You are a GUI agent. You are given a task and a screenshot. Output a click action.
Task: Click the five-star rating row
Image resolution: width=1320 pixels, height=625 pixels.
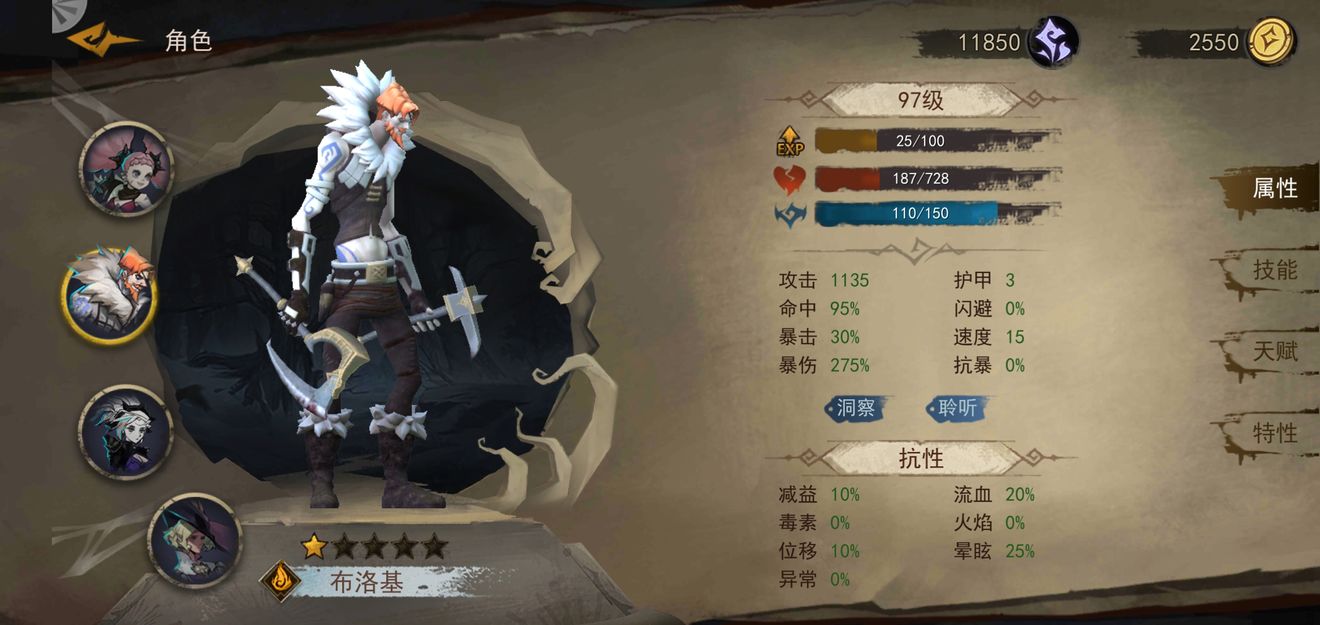coord(374,546)
